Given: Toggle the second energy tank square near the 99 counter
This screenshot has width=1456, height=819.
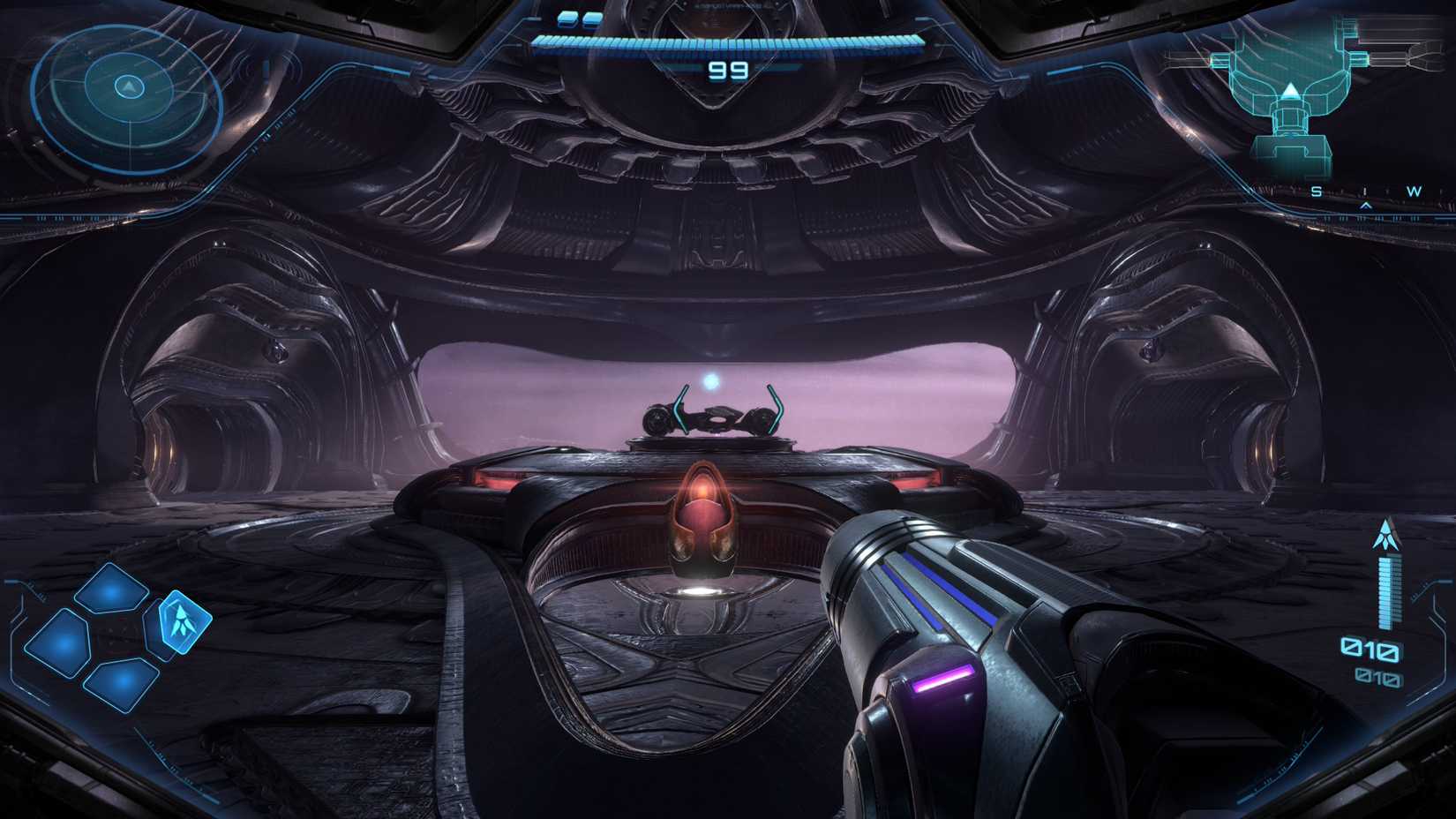Looking at the screenshot, I should tap(592, 19).
